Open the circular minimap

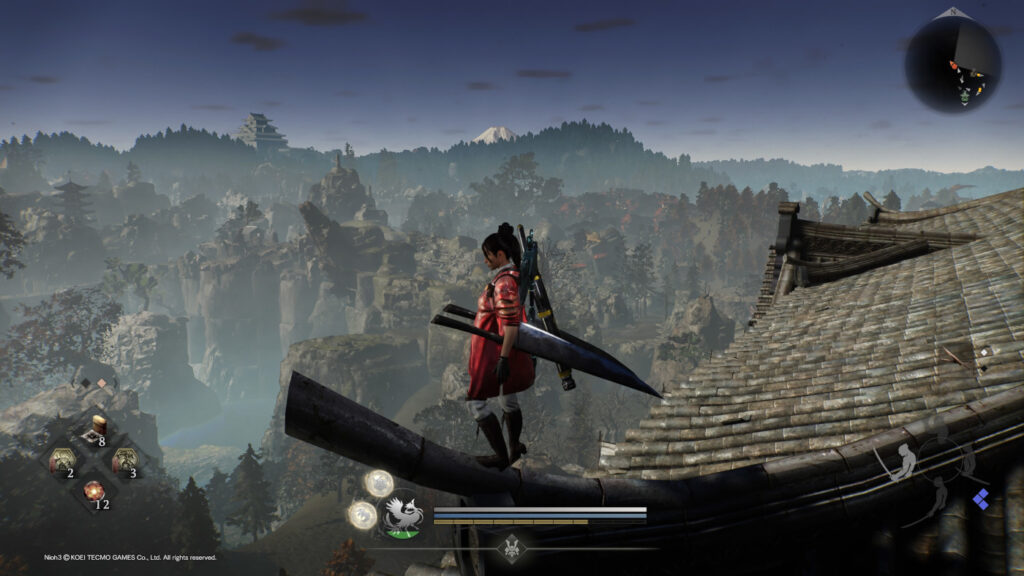coord(952,64)
